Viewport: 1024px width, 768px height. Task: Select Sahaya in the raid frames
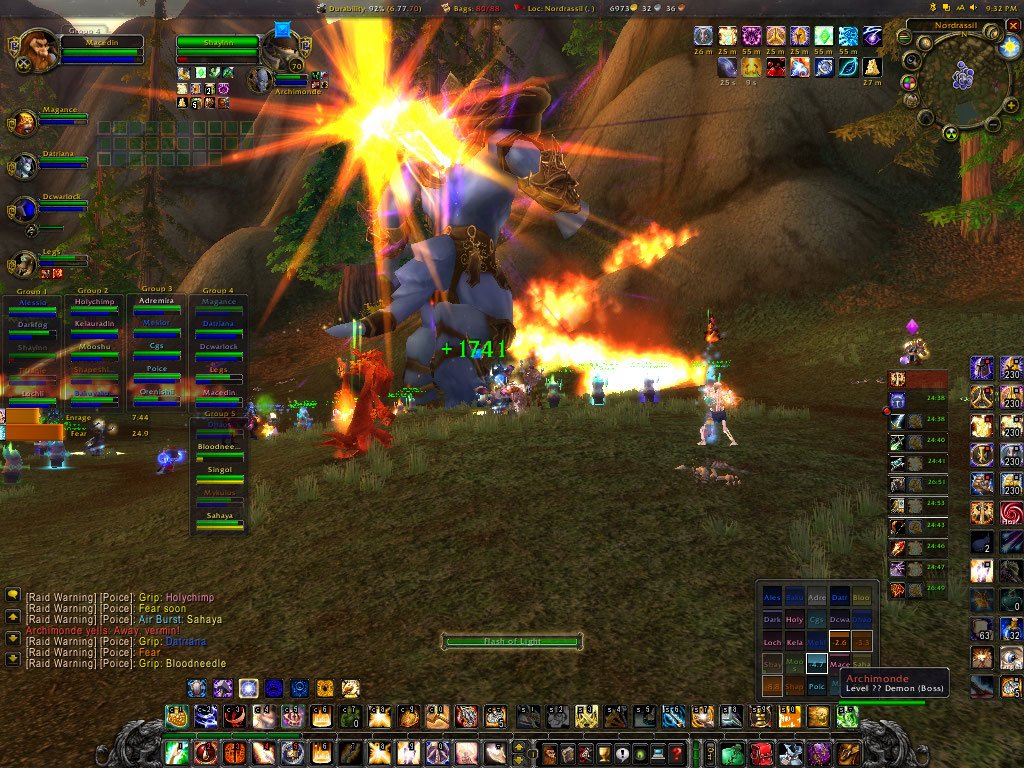point(219,515)
